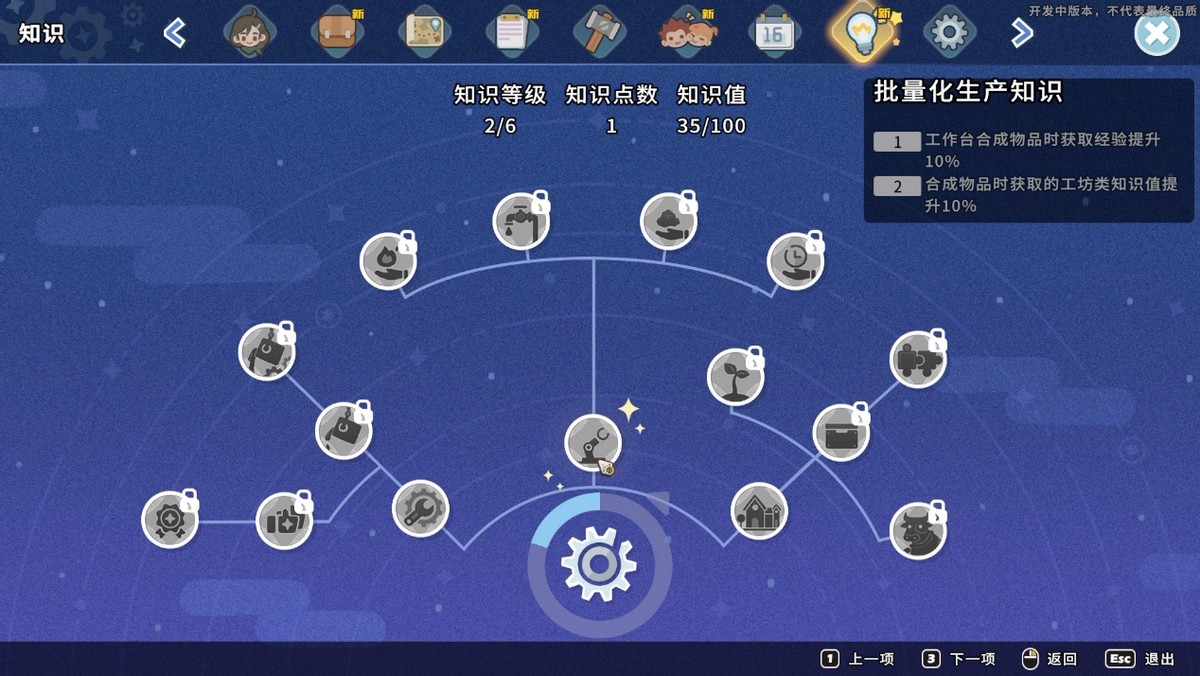Click the central gear knowledge core
This screenshot has width=1200, height=676.
tap(599, 564)
